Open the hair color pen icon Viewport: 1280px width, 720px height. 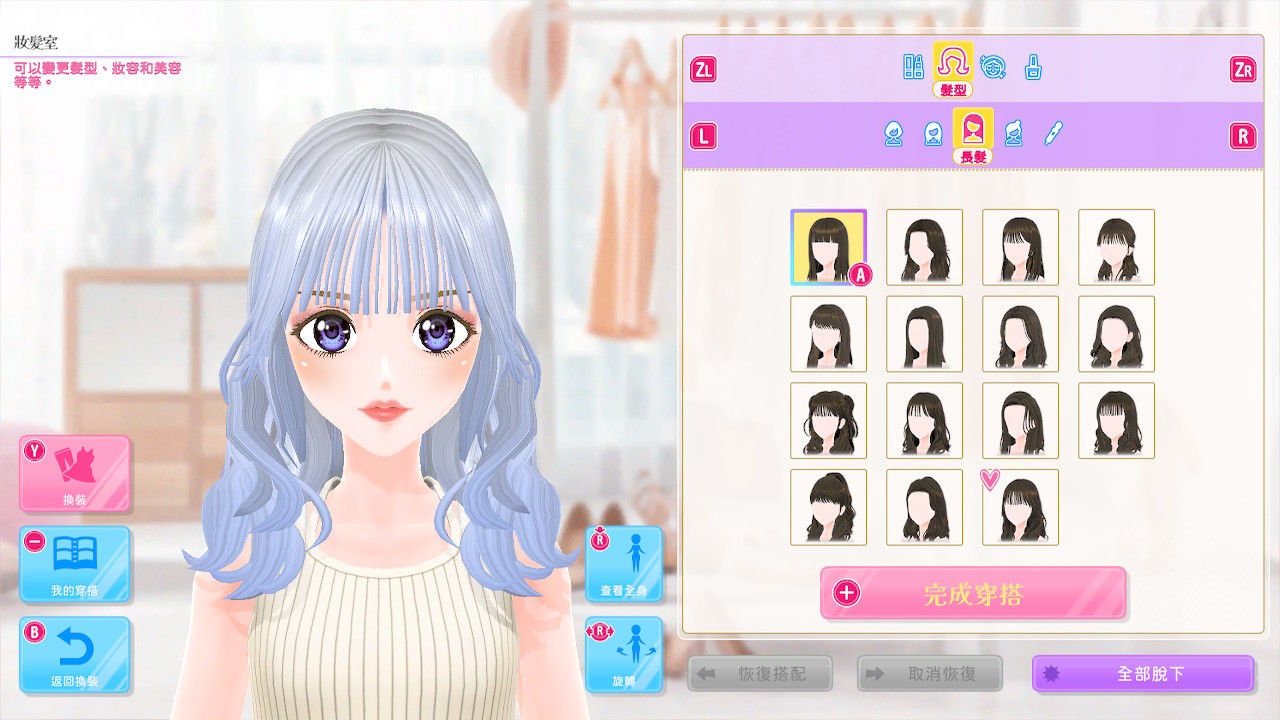click(1055, 132)
